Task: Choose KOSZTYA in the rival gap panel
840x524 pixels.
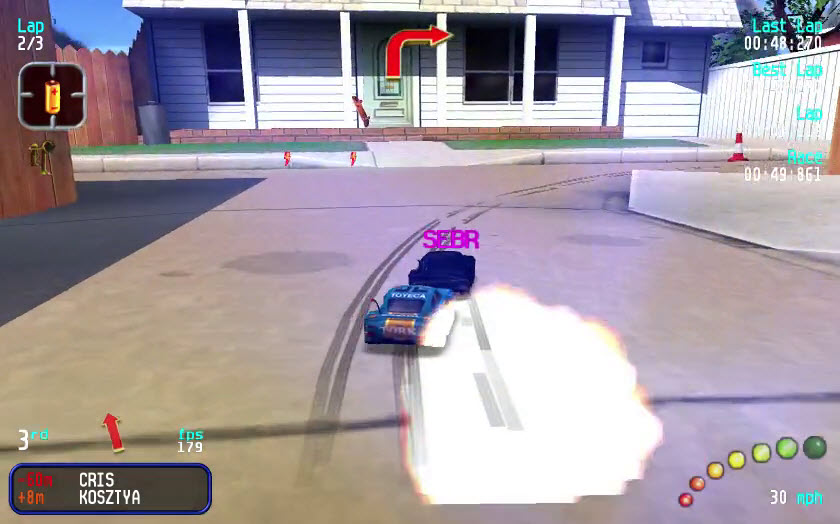Action: (x=109, y=497)
